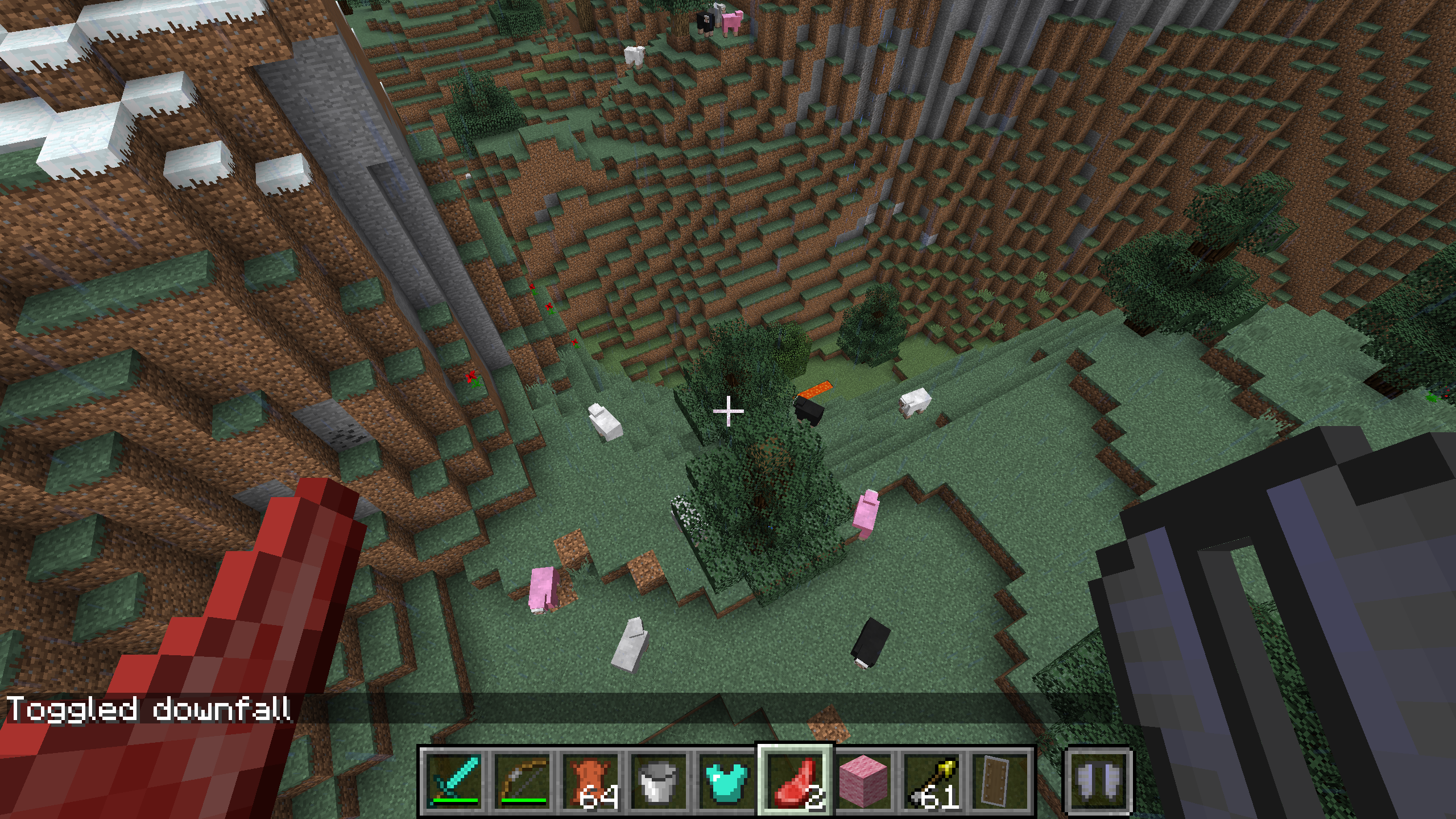Pick the empty bucket slot
1456x819 pixels.
pos(659,780)
